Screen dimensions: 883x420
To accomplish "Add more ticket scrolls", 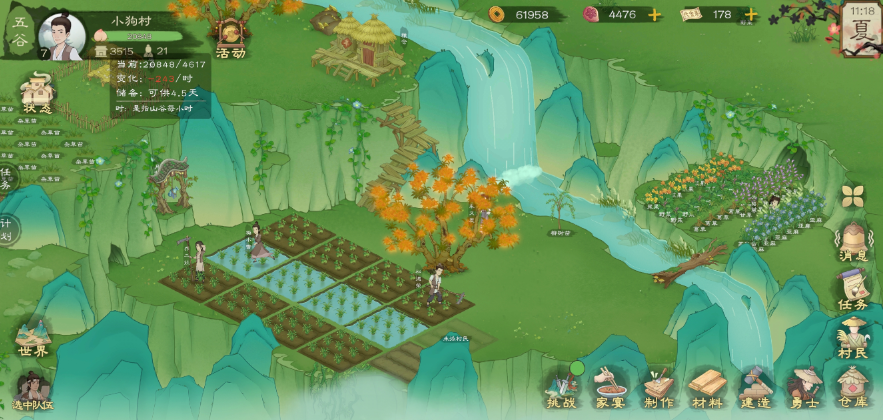I will pyautogui.click(x=749, y=15).
